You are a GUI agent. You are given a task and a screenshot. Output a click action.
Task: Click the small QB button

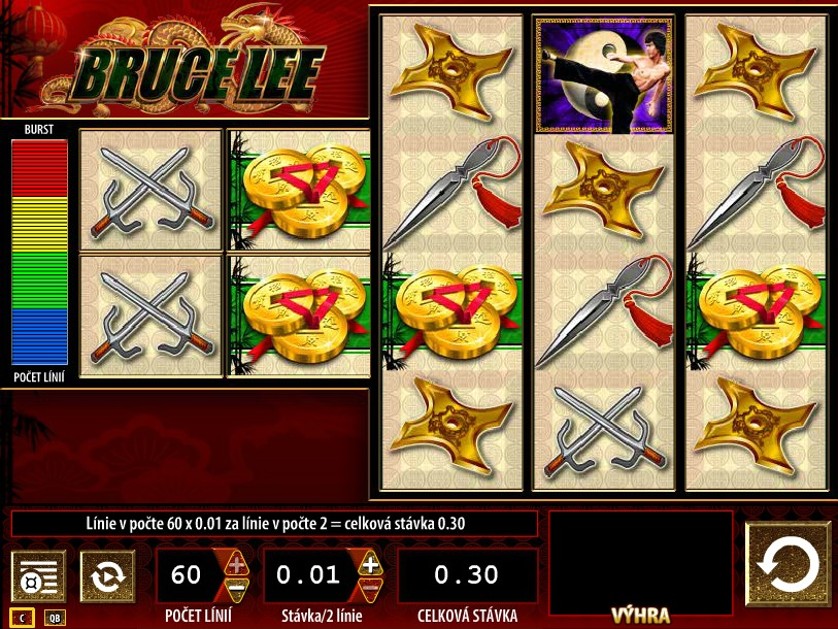[55, 618]
